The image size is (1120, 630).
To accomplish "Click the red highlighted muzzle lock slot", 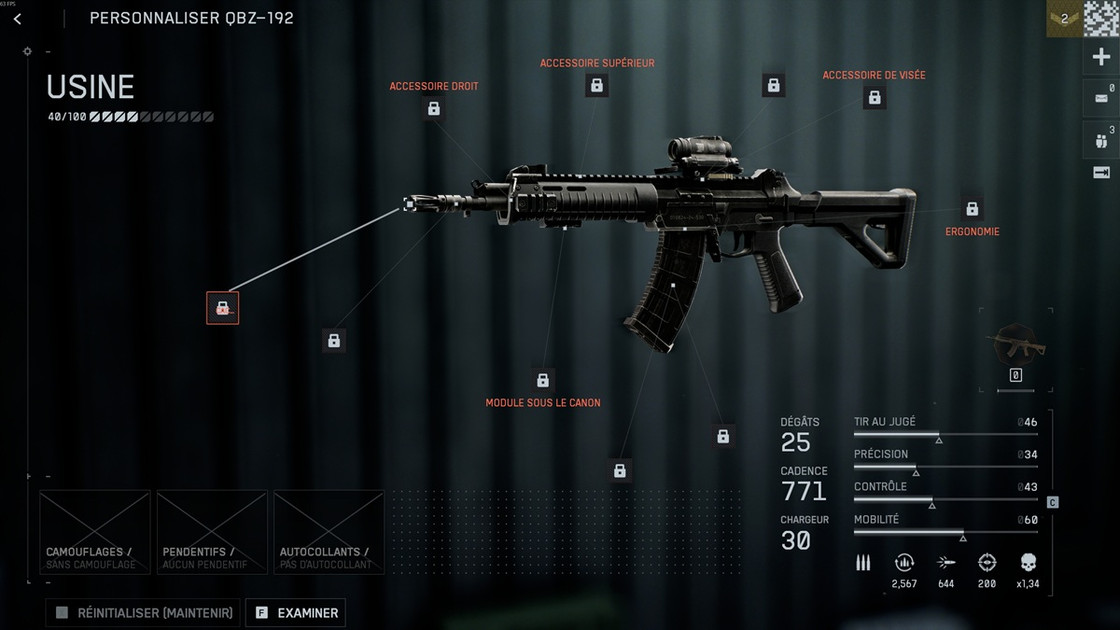I will [222, 308].
